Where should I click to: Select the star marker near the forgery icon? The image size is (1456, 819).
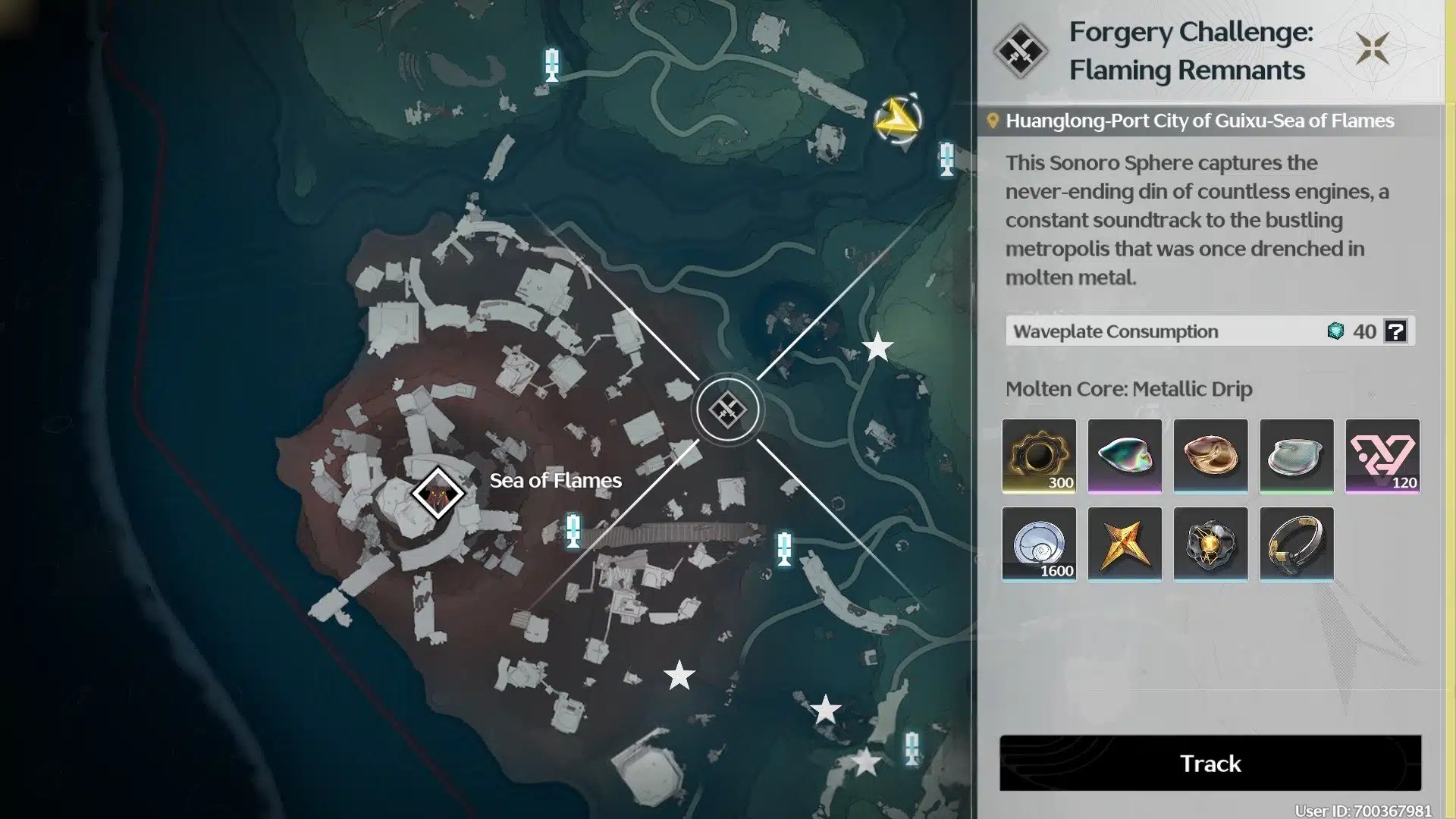click(x=877, y=347)
